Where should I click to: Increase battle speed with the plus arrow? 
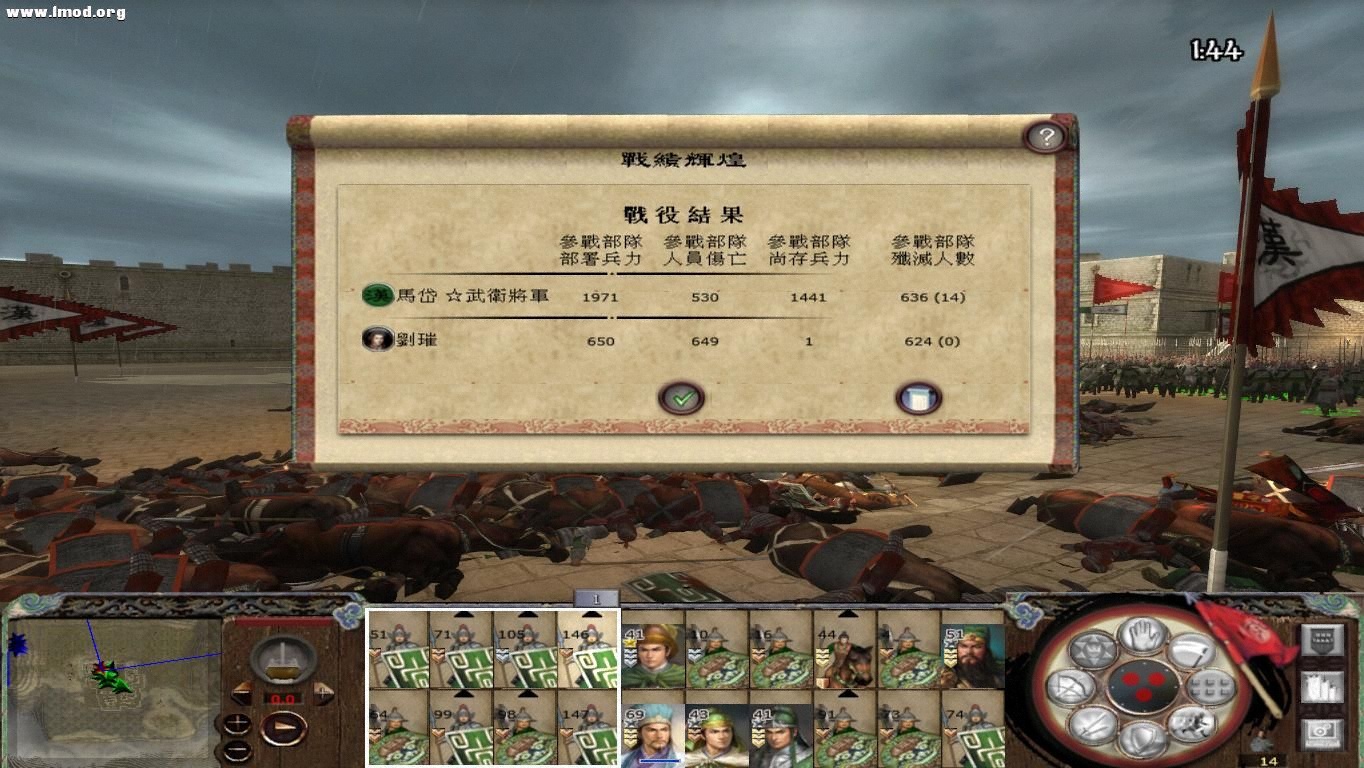point(324,692)
